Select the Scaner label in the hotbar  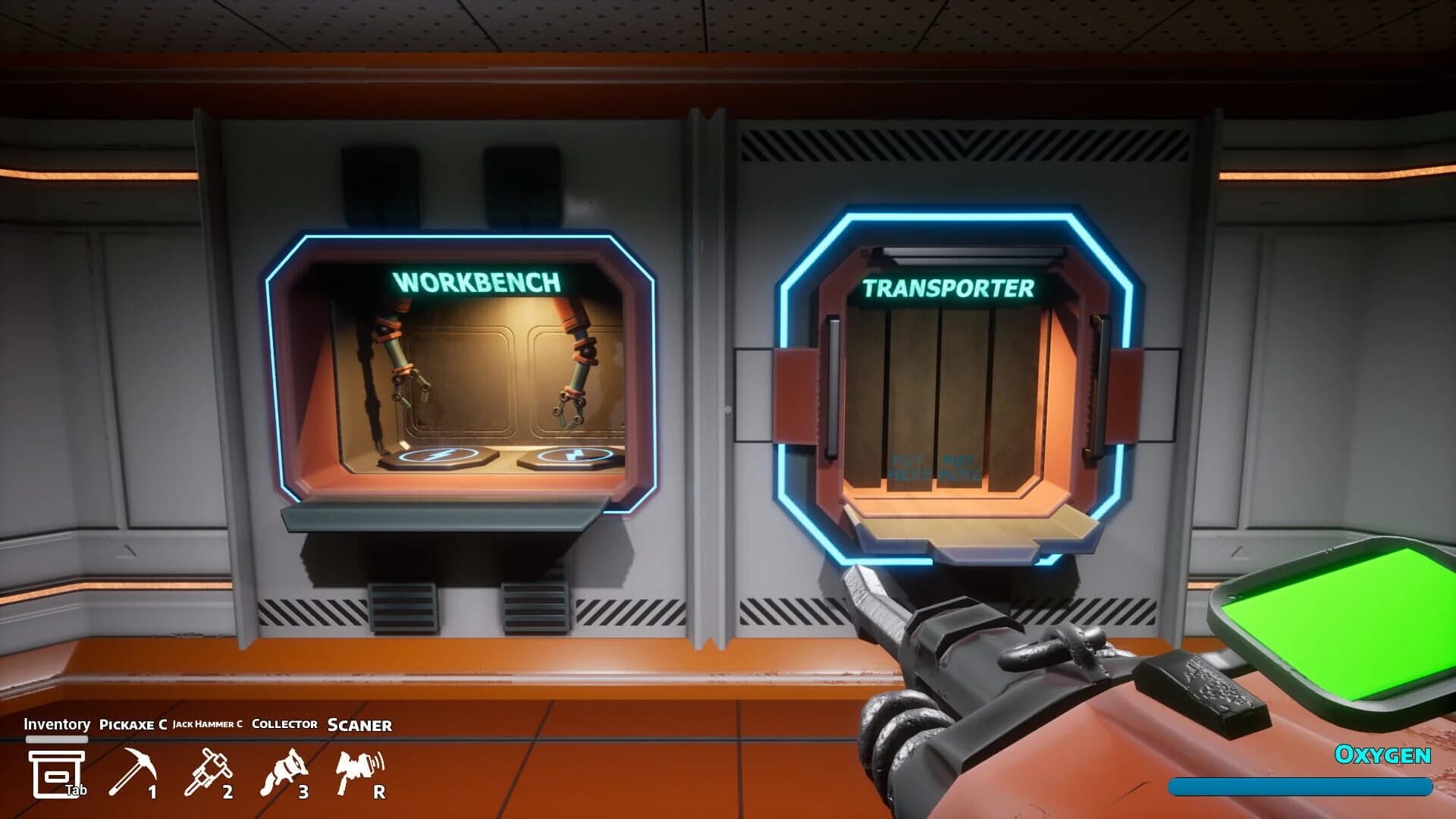point(358,726)
